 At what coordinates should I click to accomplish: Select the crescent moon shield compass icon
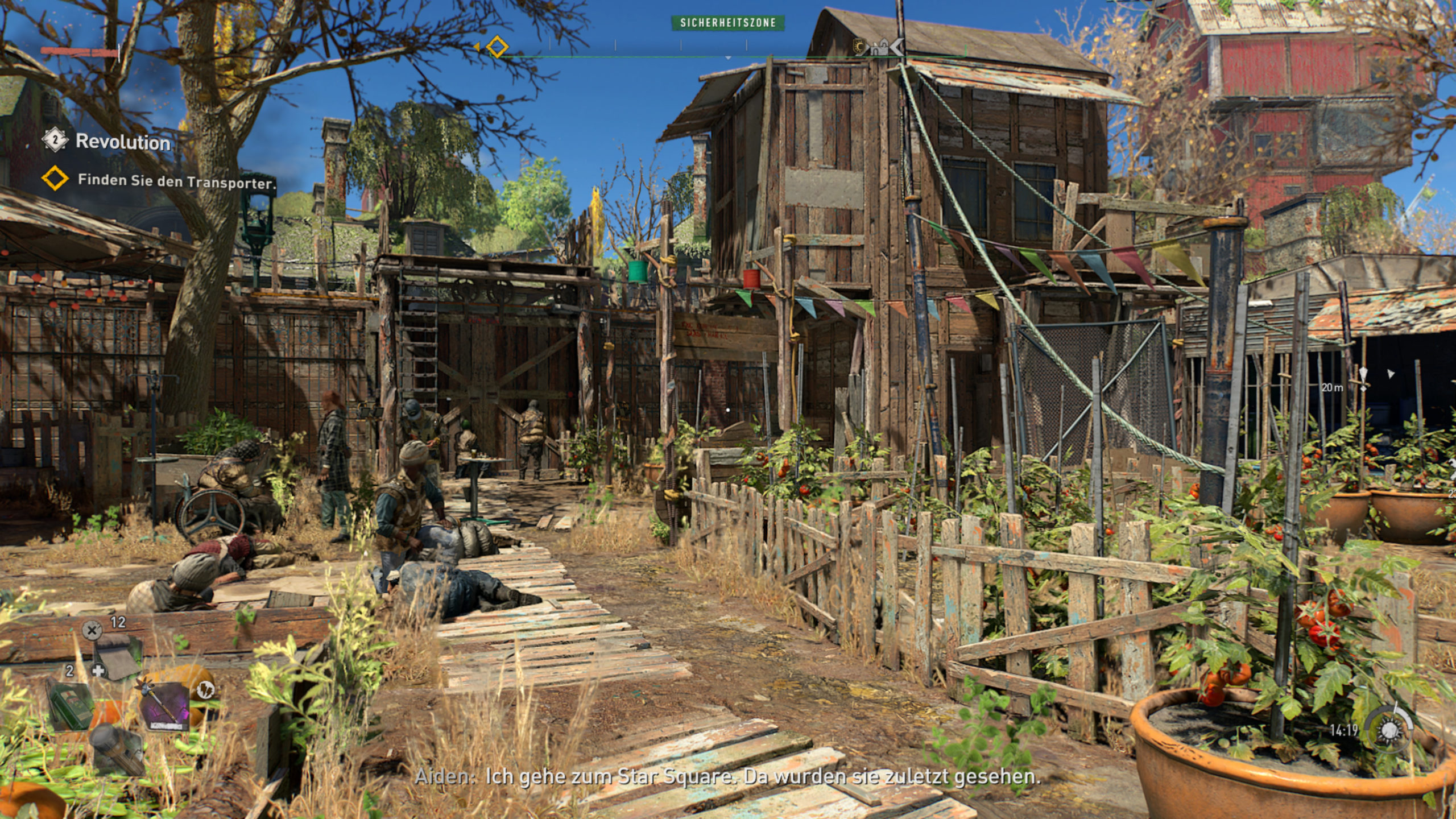[x=861, y=47]
